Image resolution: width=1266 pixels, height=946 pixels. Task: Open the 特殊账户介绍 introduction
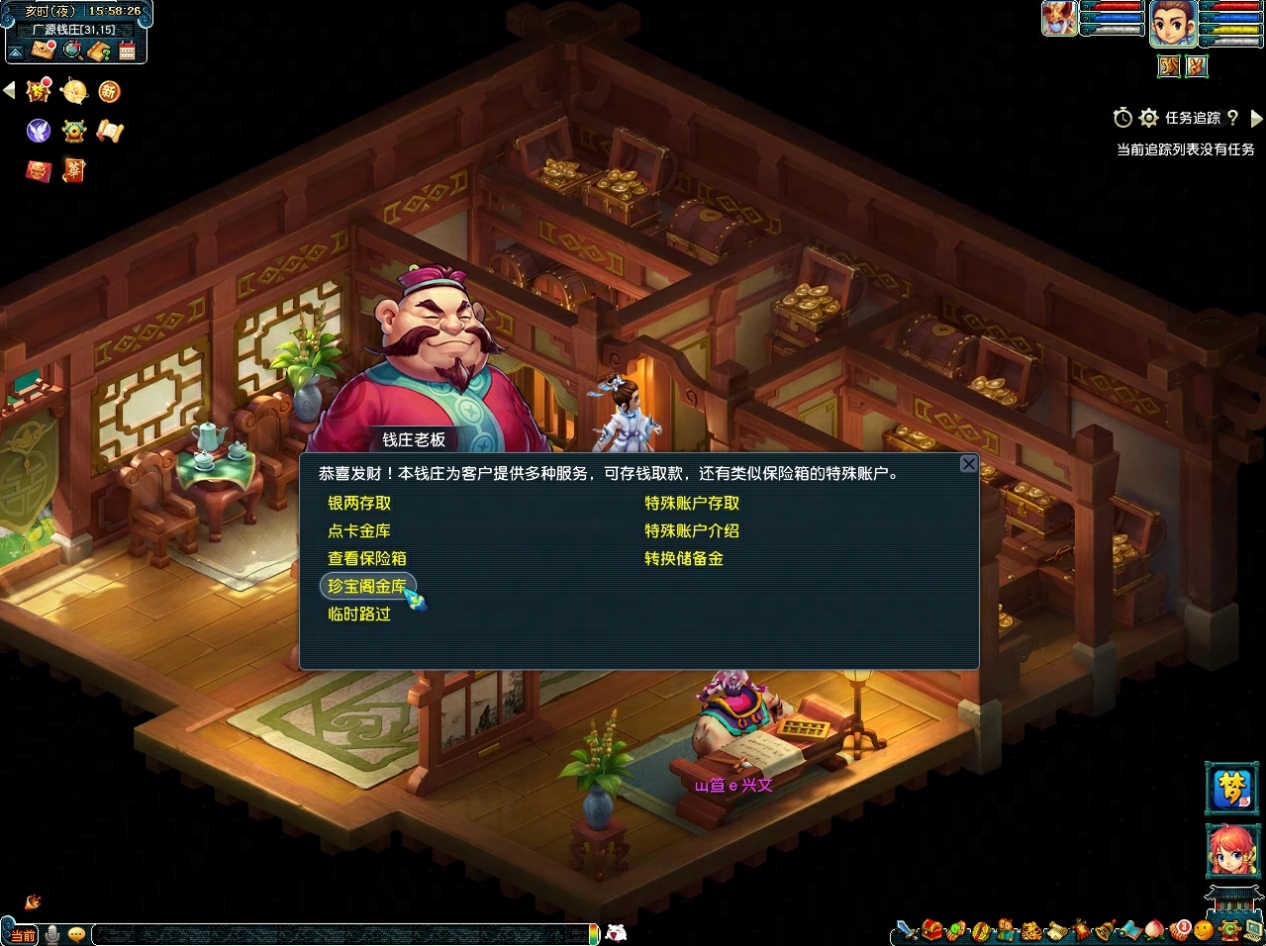pyautogui.click(x=692, y=531)
